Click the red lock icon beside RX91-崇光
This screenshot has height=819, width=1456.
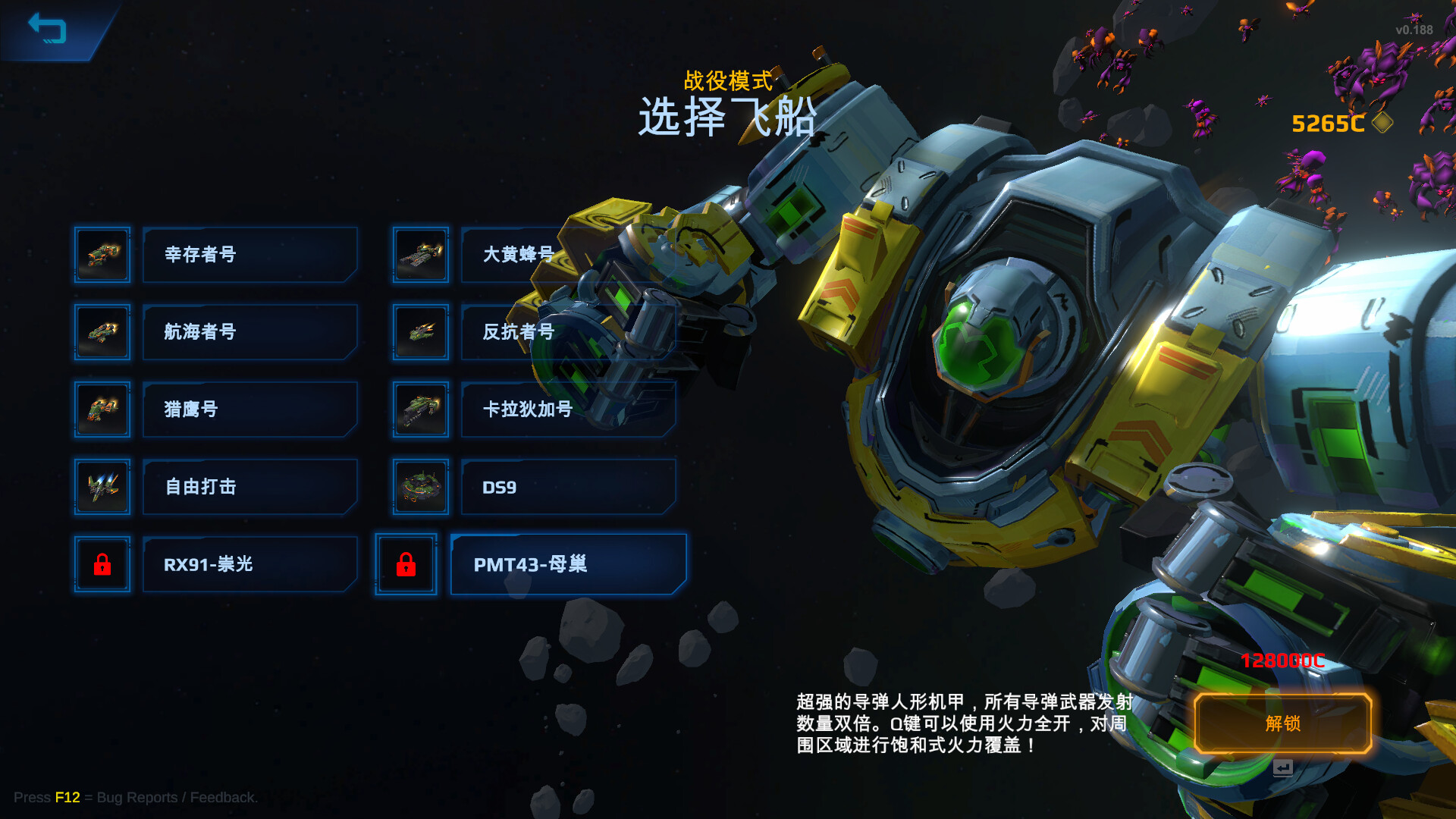[x=102, y=564]
